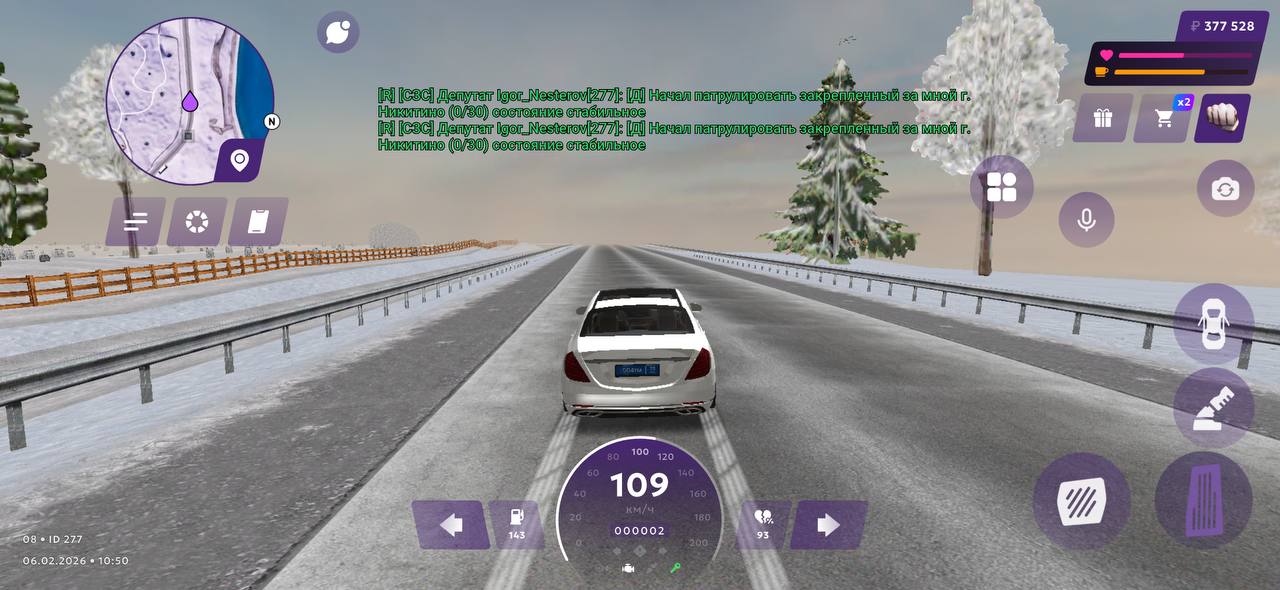Steer left with the left arrow
This screenshot has height=590, width=1280.
coord(451,525)
